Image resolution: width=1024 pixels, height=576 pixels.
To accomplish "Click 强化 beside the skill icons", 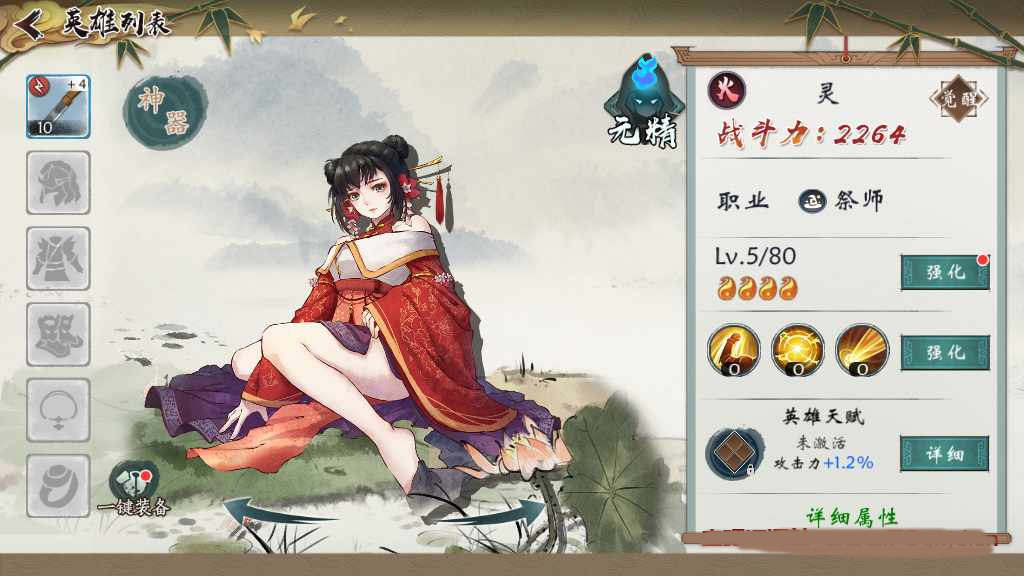I will (x=944, y=352).
